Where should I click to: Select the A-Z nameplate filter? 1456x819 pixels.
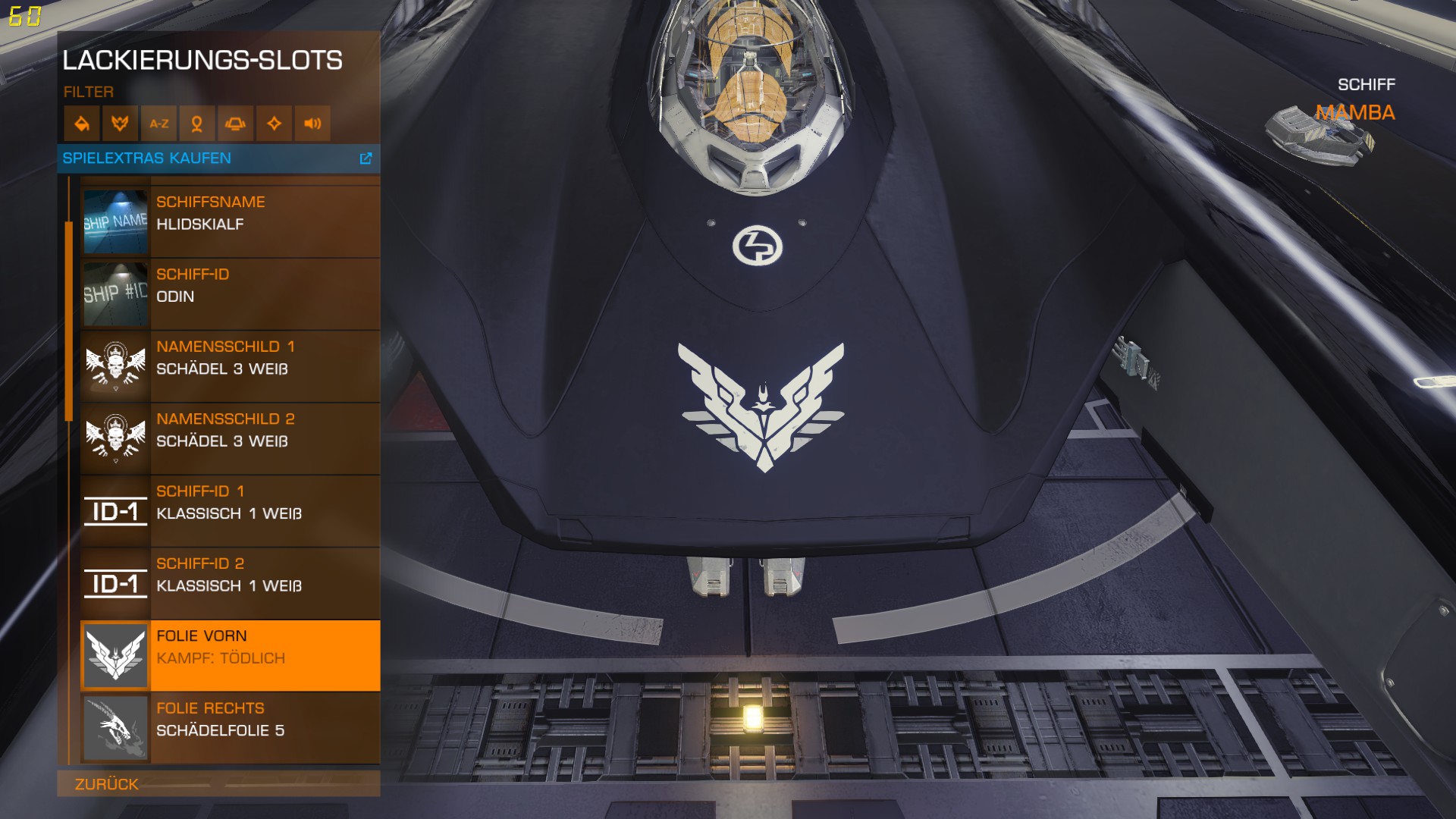pos(158,124)
